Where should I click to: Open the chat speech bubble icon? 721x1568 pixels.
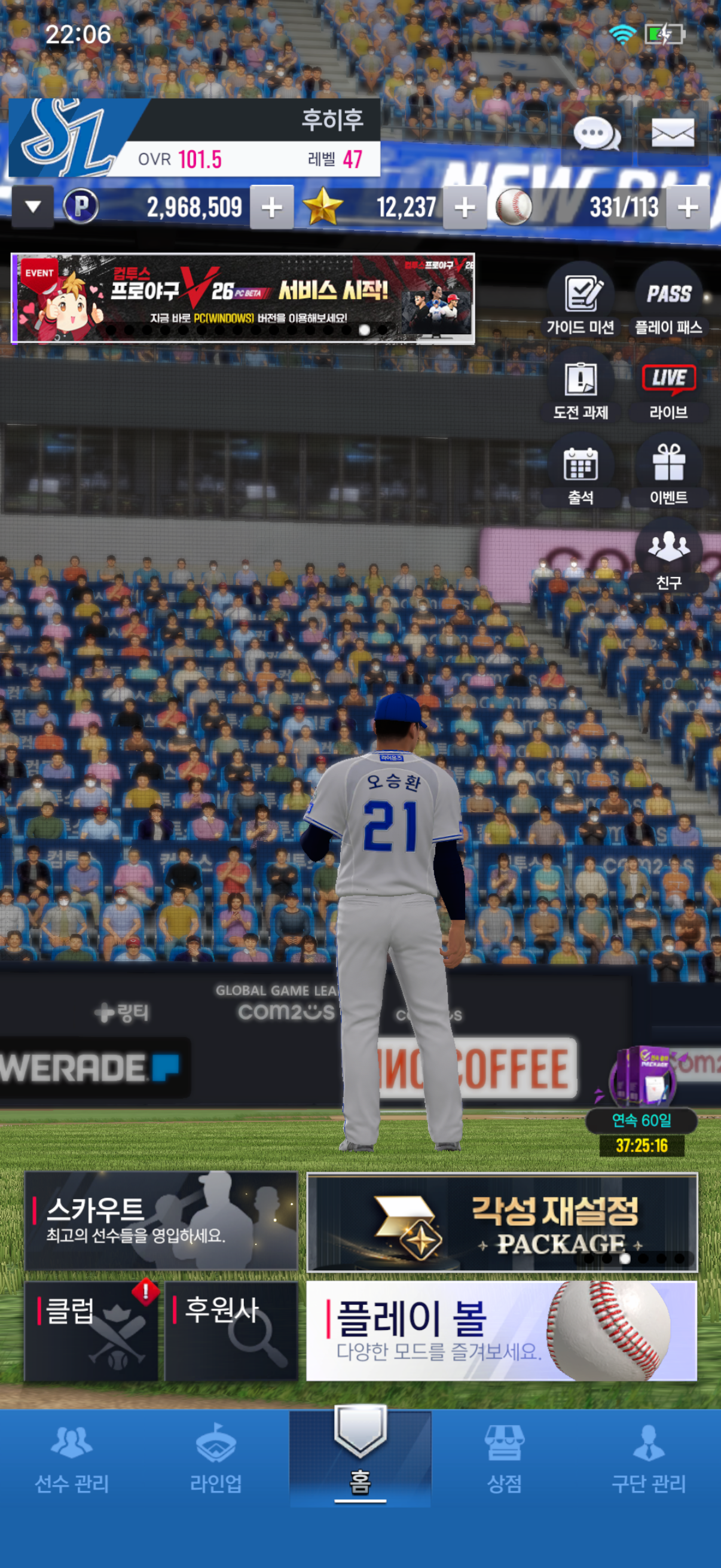pos(596,133)
